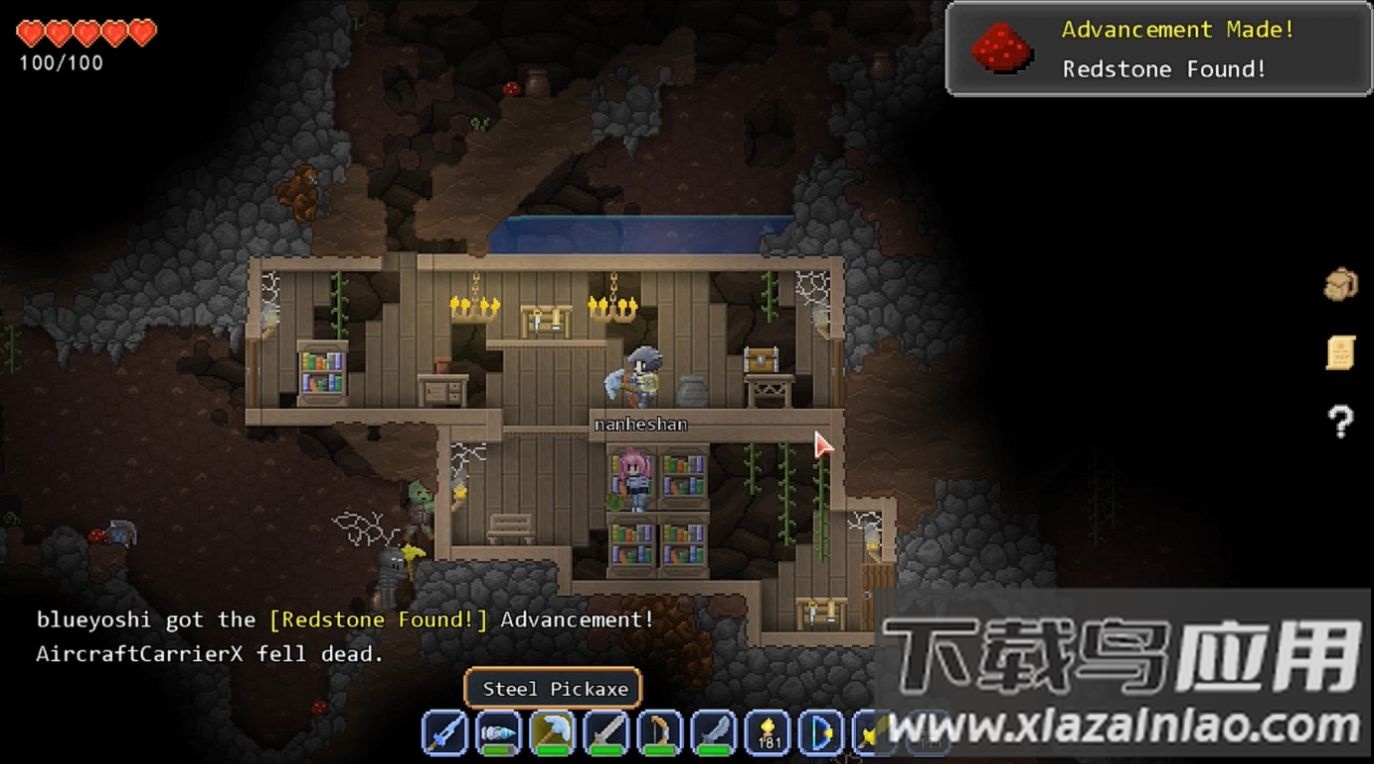This screenshot has height=764, width=1374.
Task: Select the curved grey blade slot
Action: coord(714,733)
